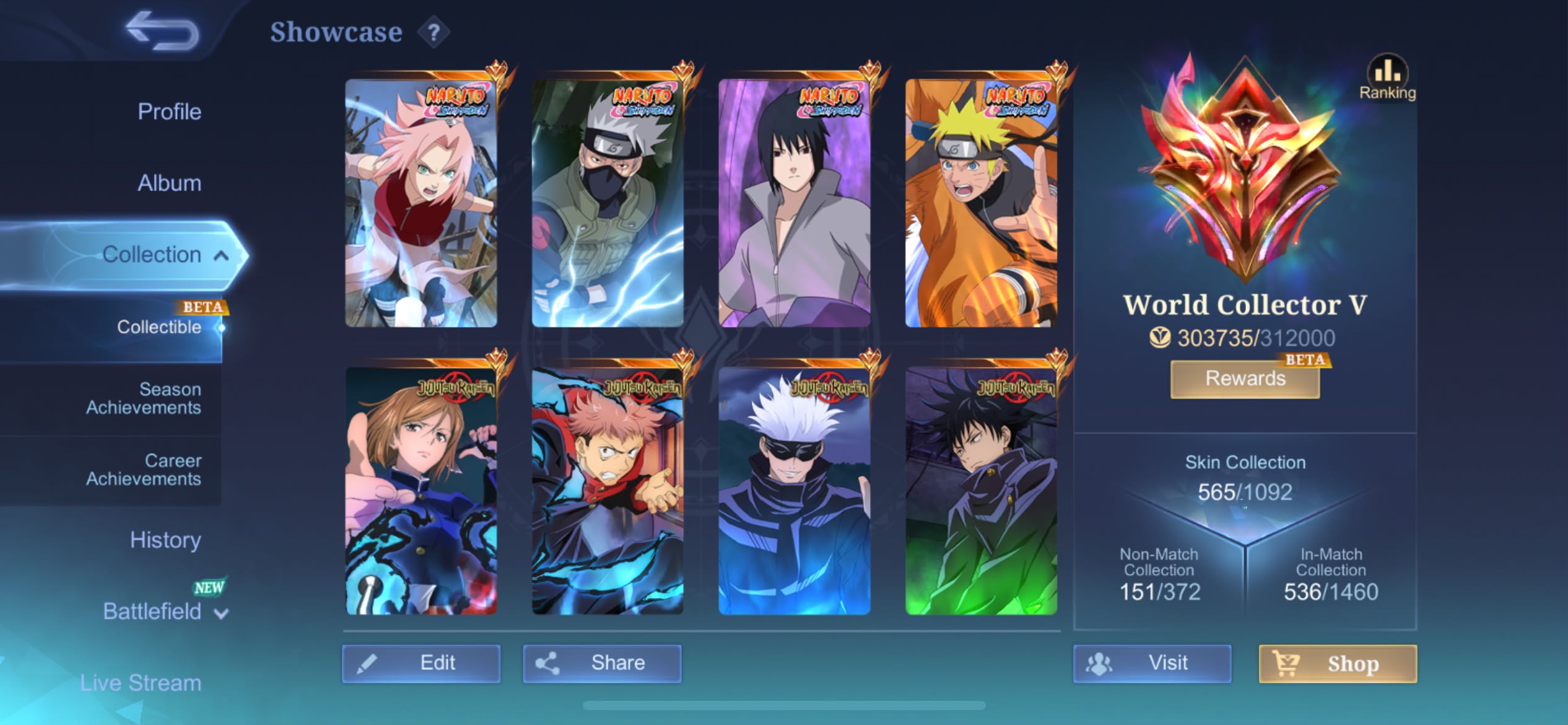The width and height of the screenshot is (1568, 725).
Task: Choose the white-haired blindfolded Gojo card
Action: (795, 491)
